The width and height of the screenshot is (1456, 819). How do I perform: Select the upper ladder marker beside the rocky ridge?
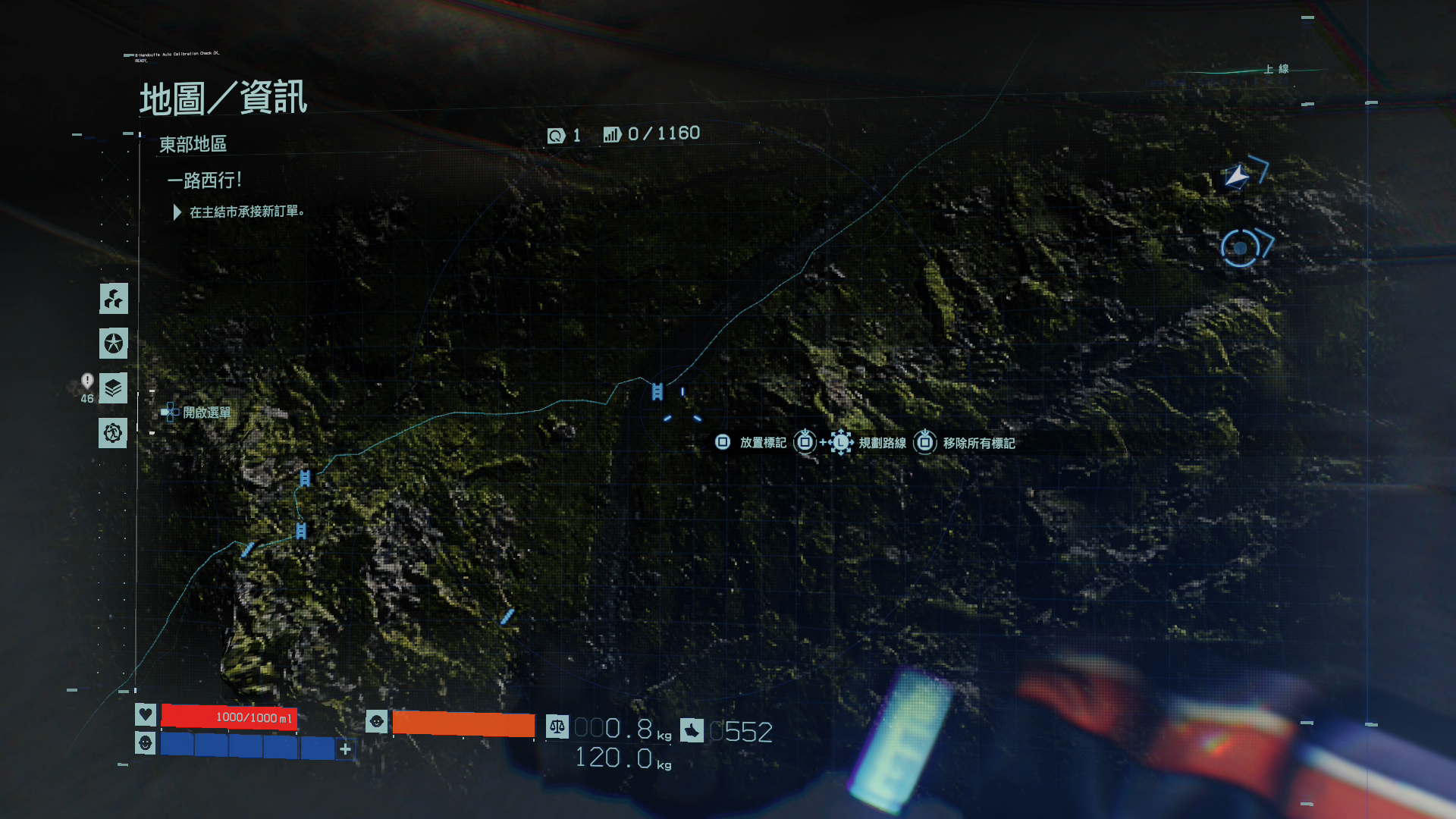point(305,478)
